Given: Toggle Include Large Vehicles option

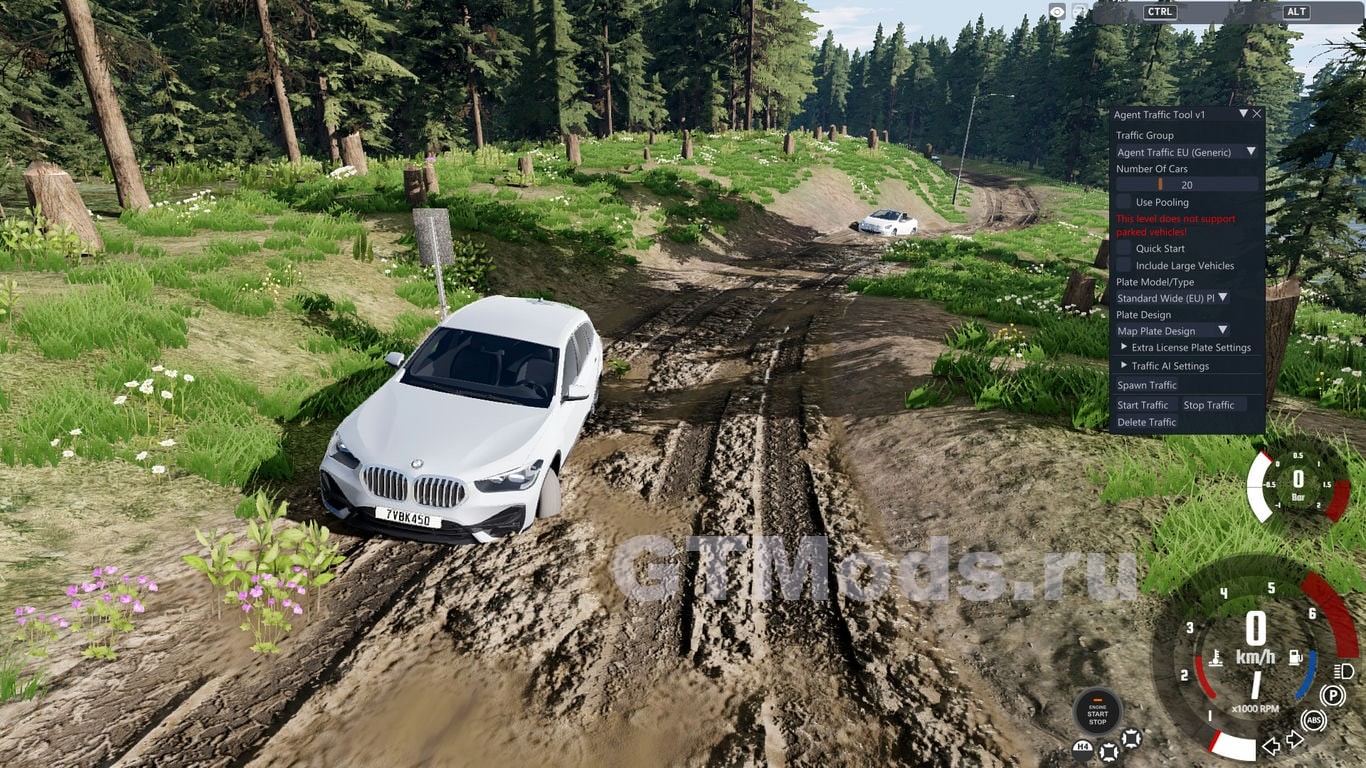Looking at the screenshot, I should 1124,265.
